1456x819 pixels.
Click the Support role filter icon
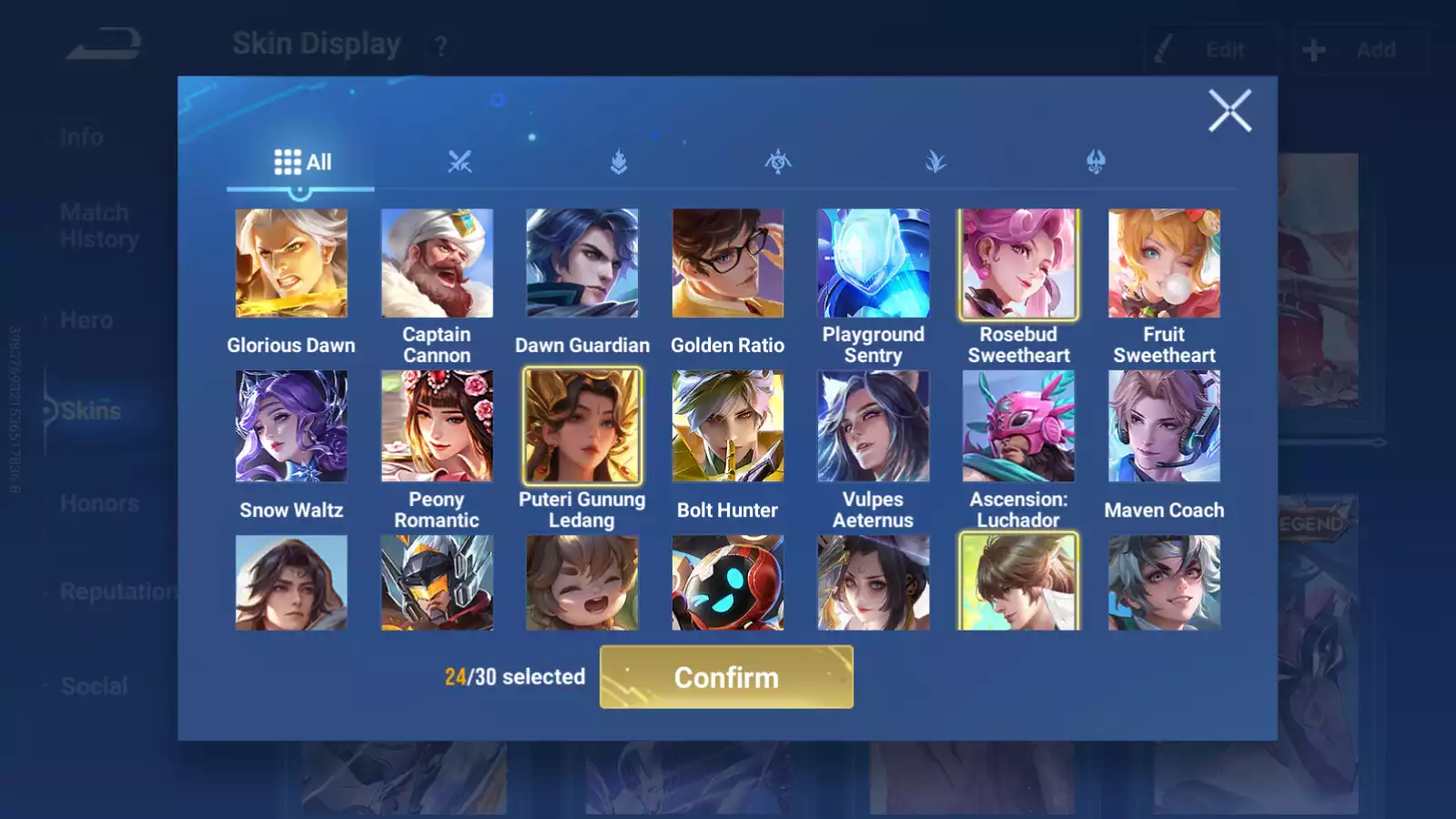1095,162
